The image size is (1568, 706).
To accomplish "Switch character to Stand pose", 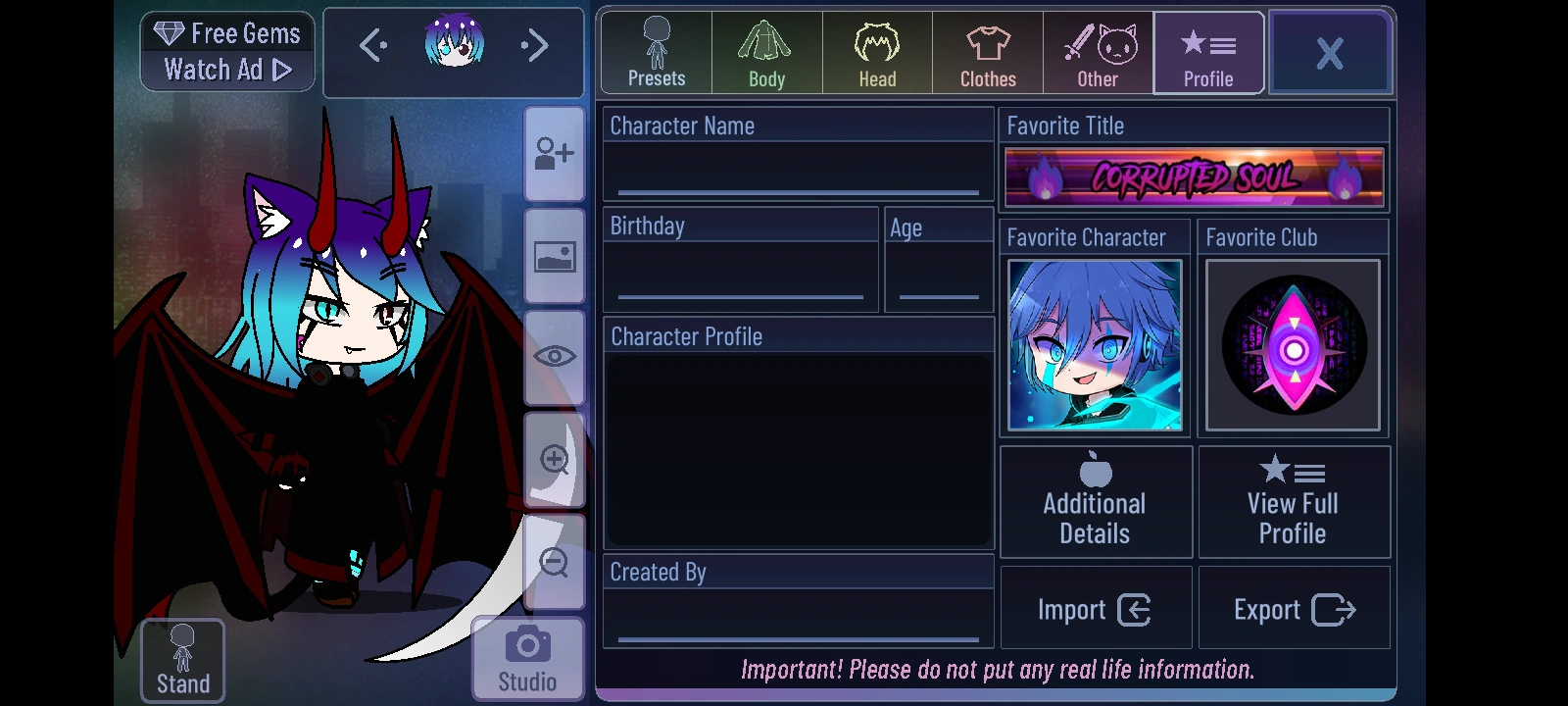I will [x=181, y=659].
